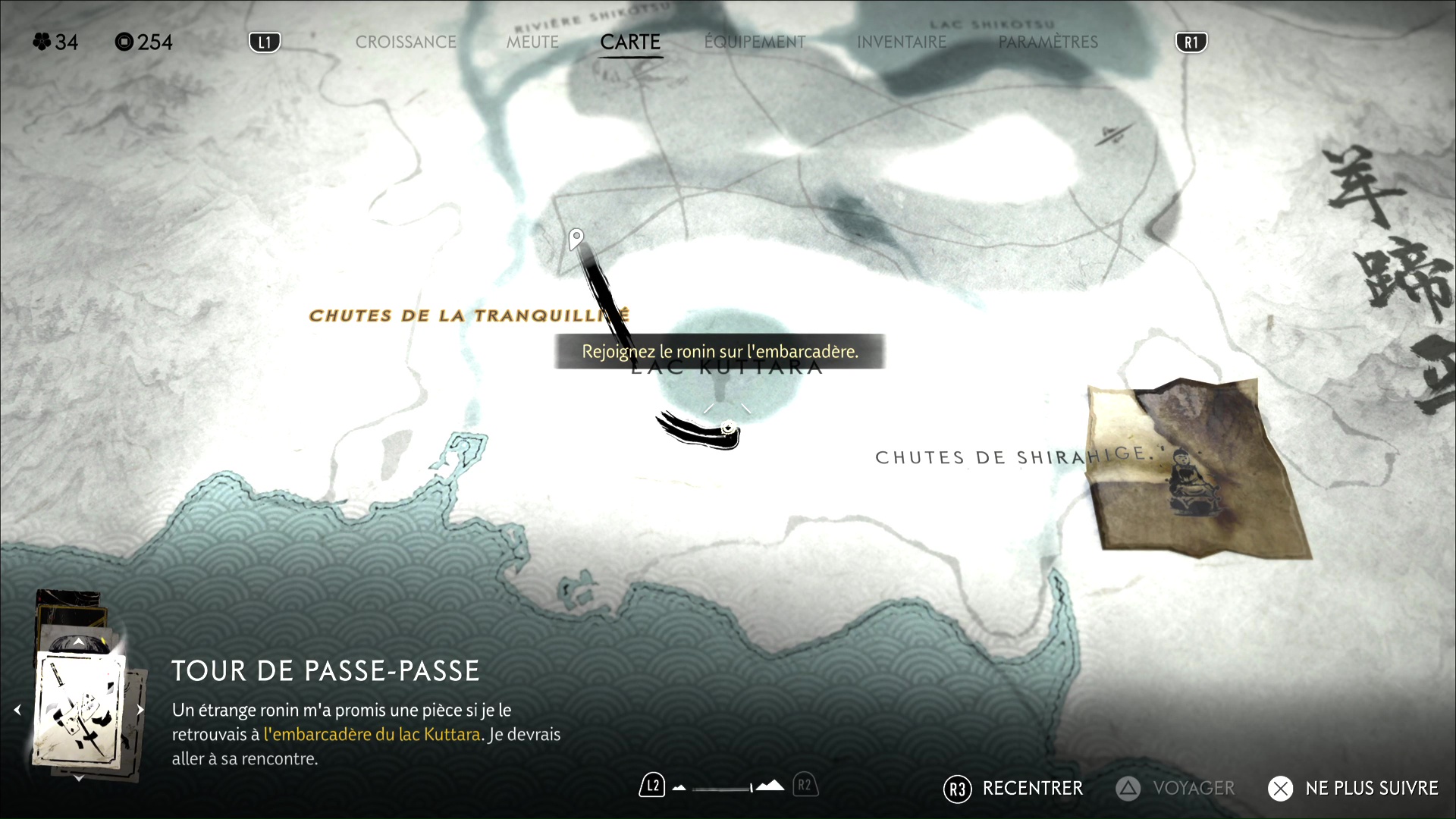Screen dimensions: 1456x819
Task: Go to the Équipement tab
Action: click(755, 42)
